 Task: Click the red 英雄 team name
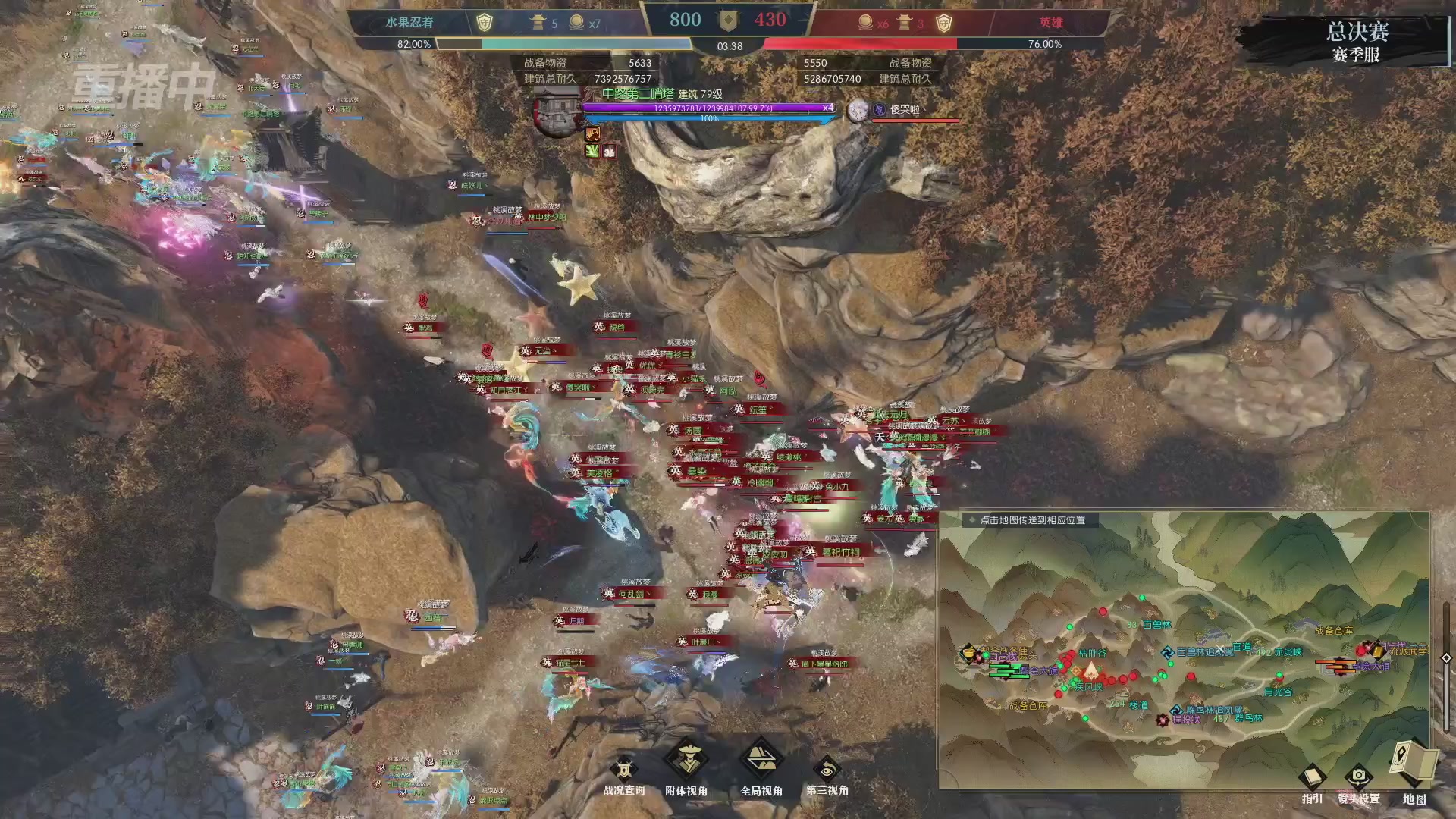[1051, 23]
